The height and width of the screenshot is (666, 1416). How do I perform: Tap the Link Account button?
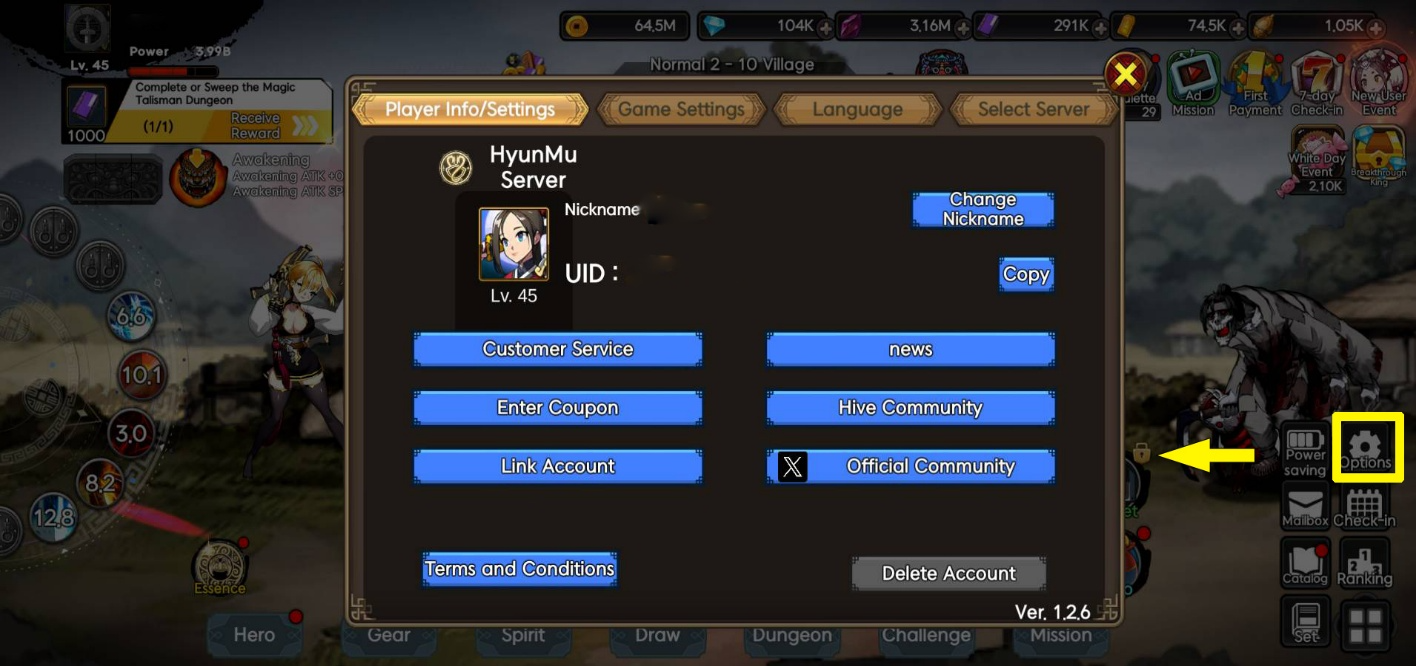tap(558, 466)
